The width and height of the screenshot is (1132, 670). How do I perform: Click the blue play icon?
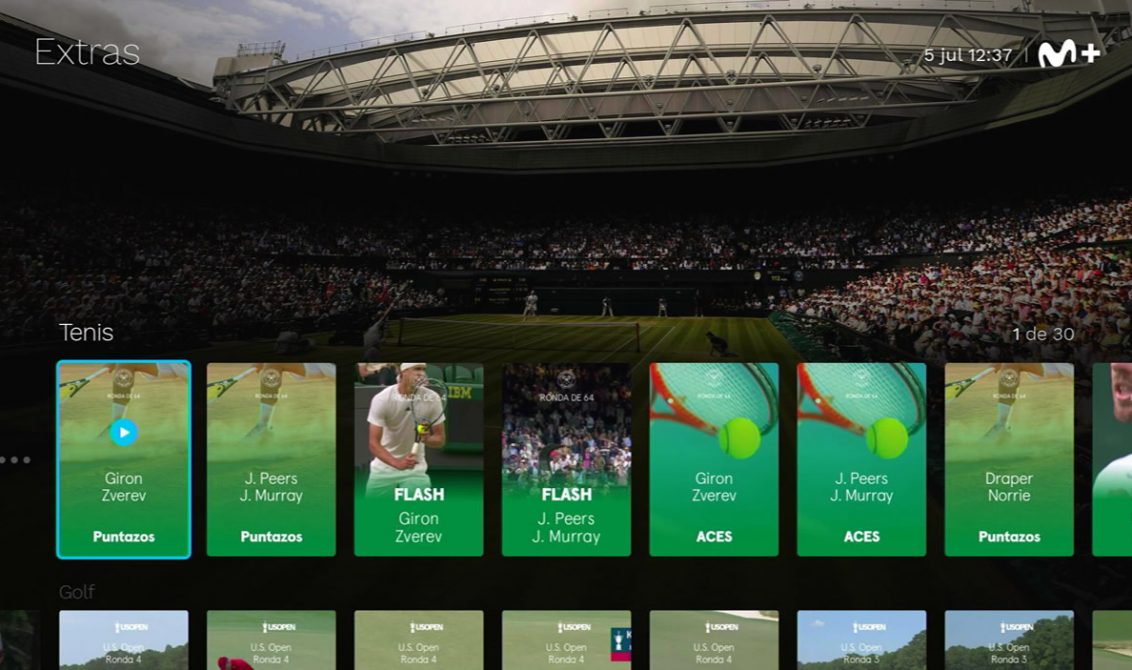click(x=123, y=432)
